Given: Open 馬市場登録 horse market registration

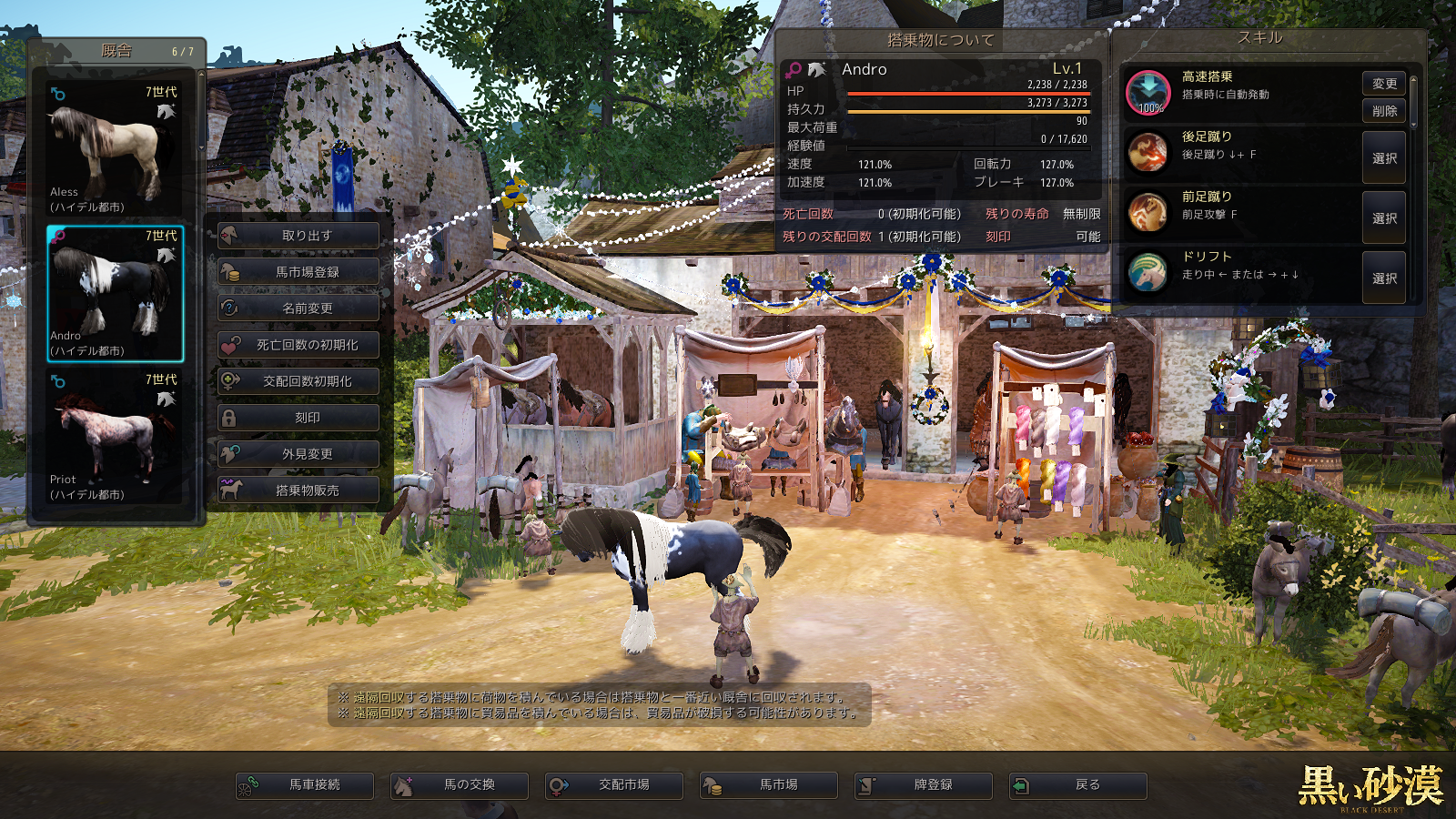Looking at the screenshot, I should (x=298, y=272).
